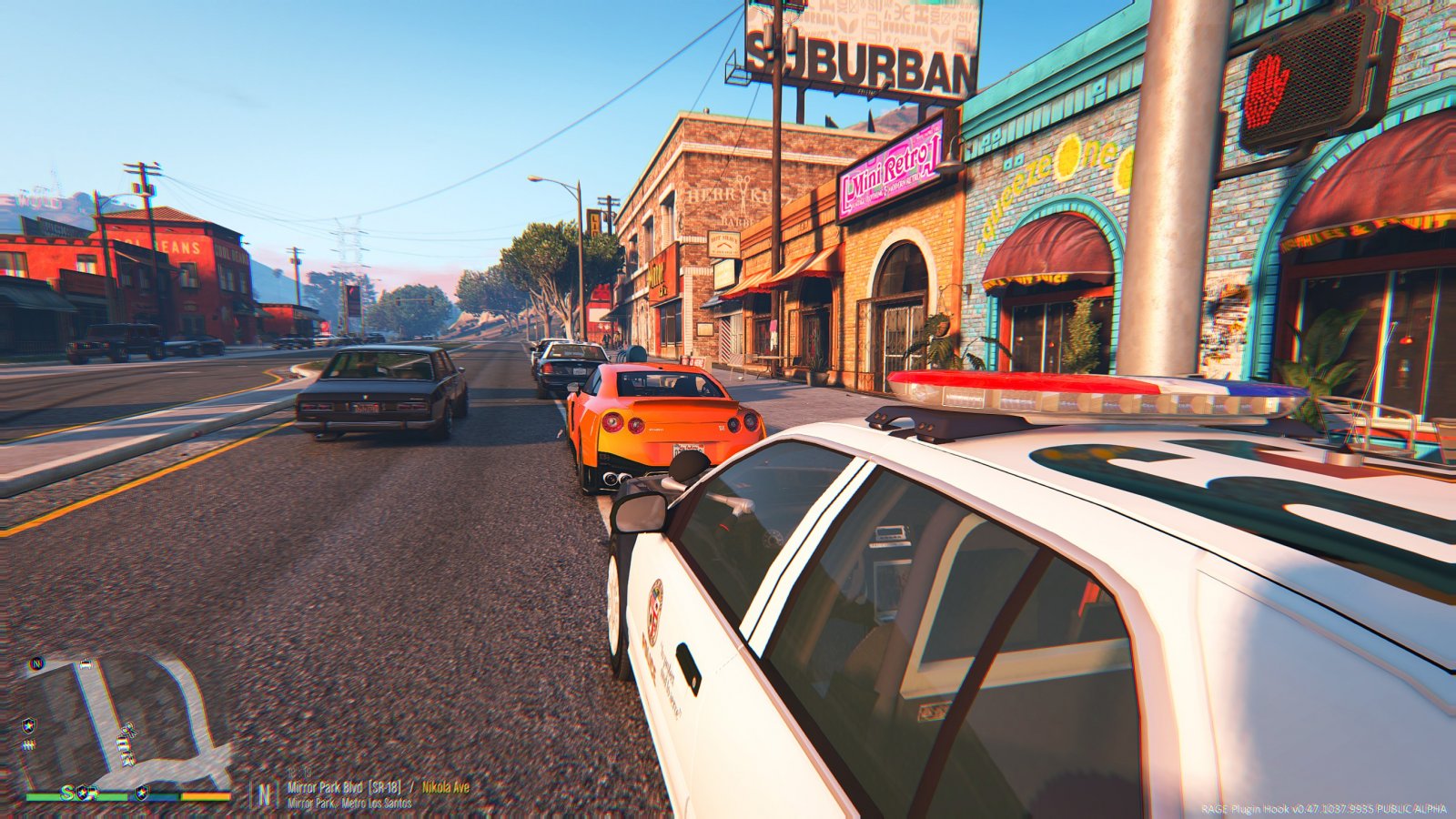The image size is (1456, 819).
Task: Click the large S blip on the minimap
Action: coord(66,793)
